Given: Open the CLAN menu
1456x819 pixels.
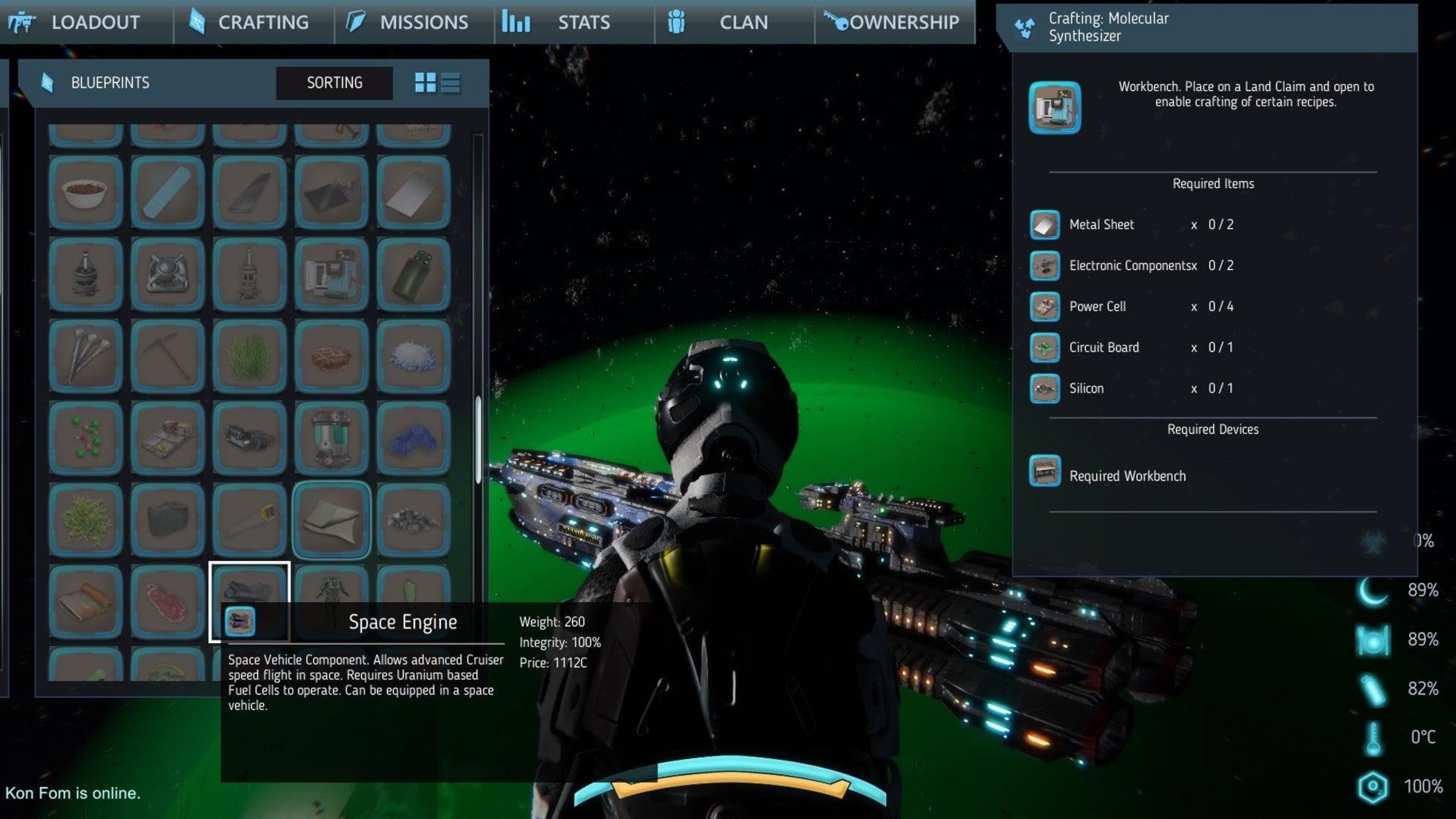Looking at the screenshot, I should point(743,22).
